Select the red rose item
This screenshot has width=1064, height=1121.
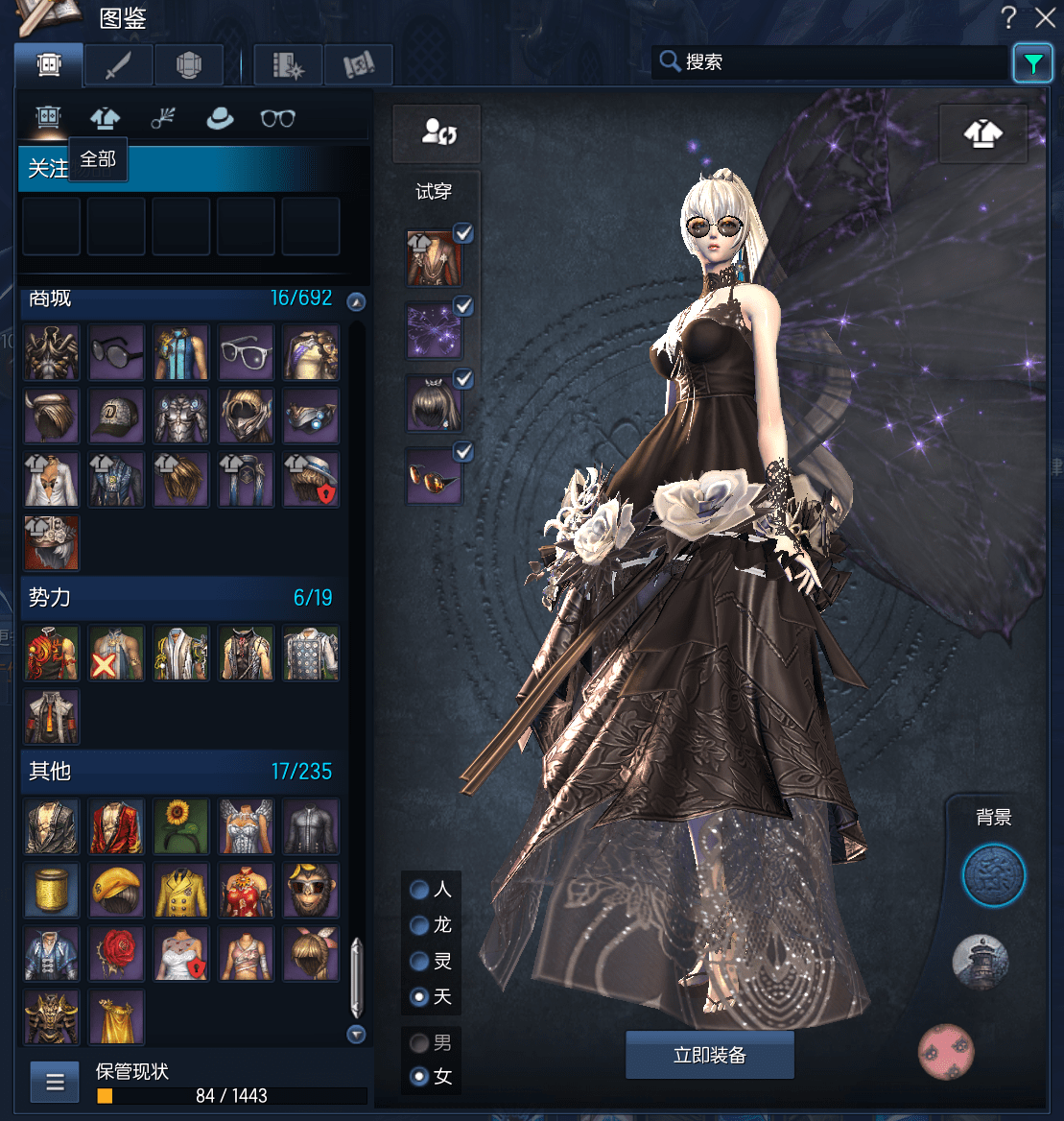click(x=117, y=953)
